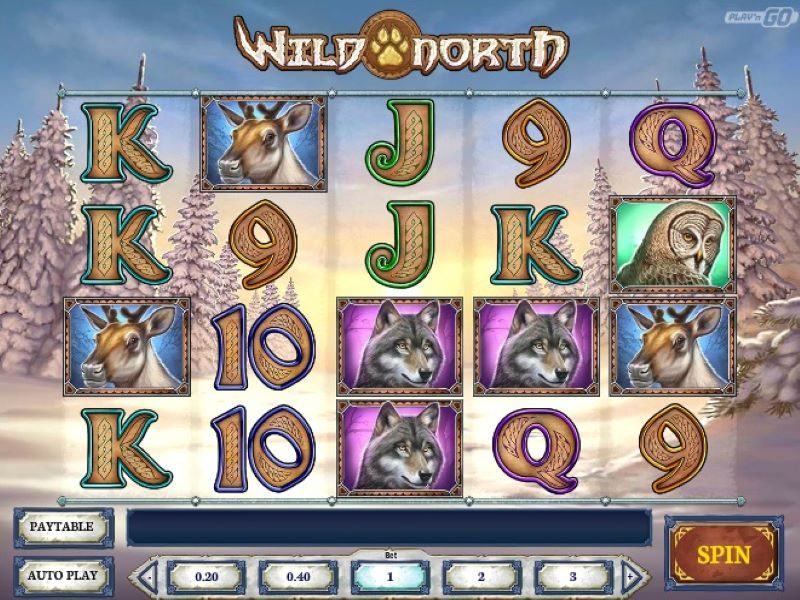
Task: Set bet to 0.20
Action: 206,577
